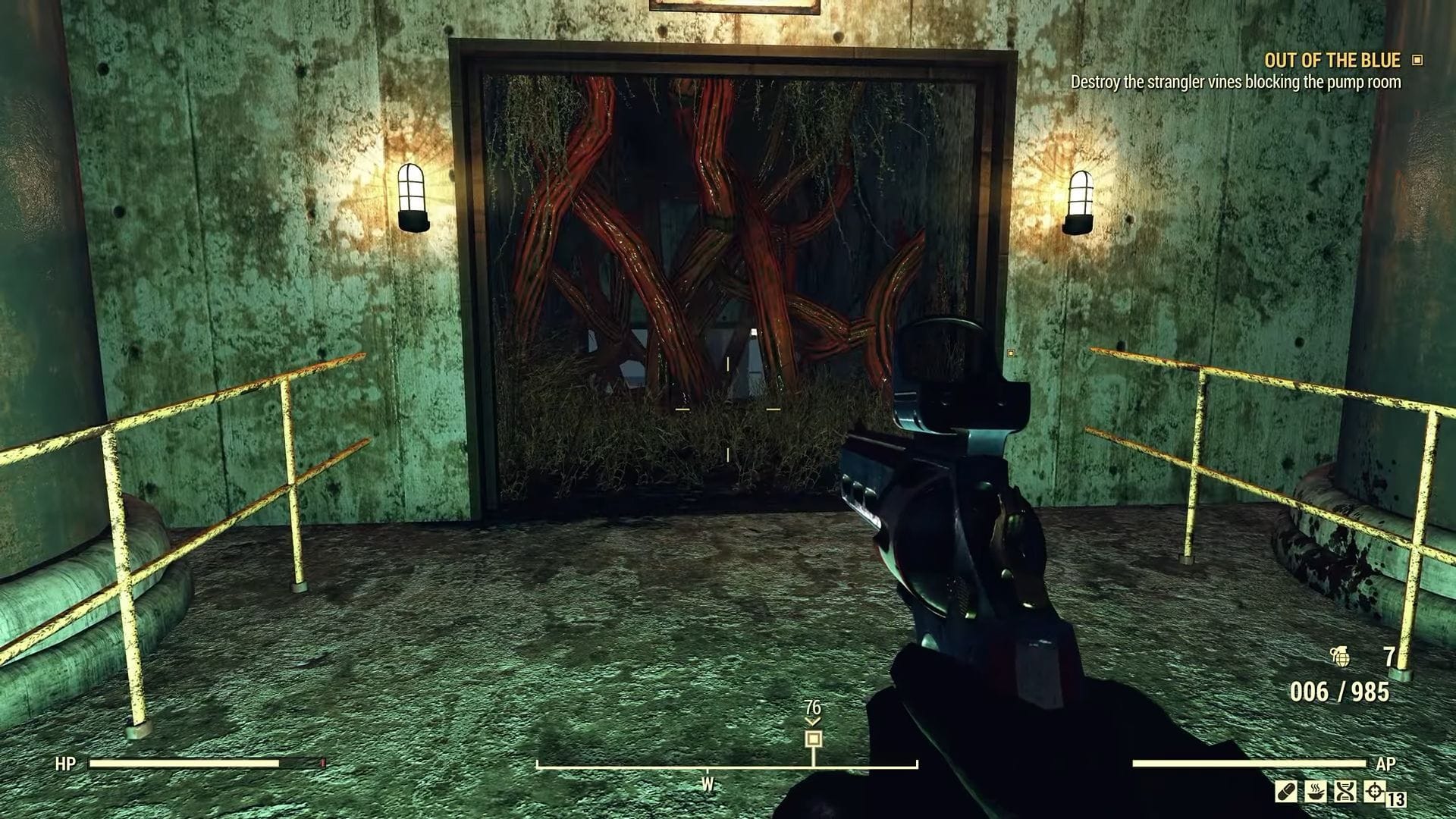1456x819 pixels.
Task: Click the W marker on the compass
Action: coord(707,784)
